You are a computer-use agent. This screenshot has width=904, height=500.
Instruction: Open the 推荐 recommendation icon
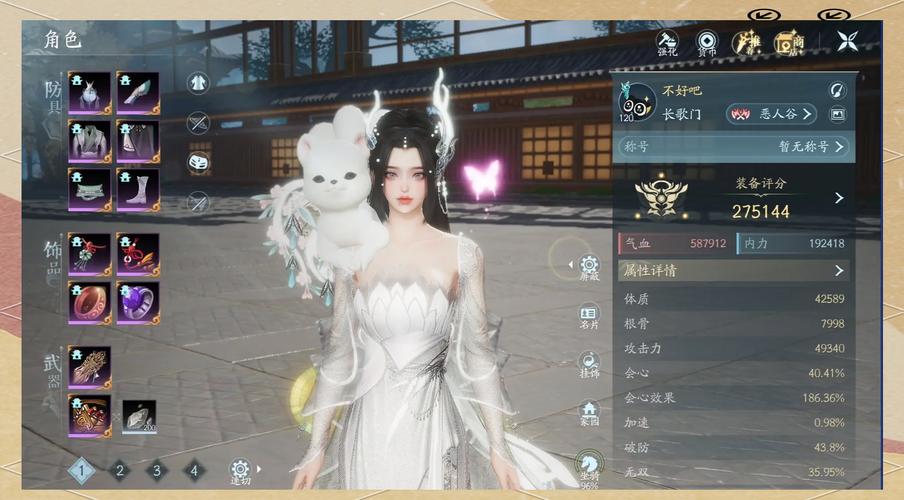pos(746,41)
